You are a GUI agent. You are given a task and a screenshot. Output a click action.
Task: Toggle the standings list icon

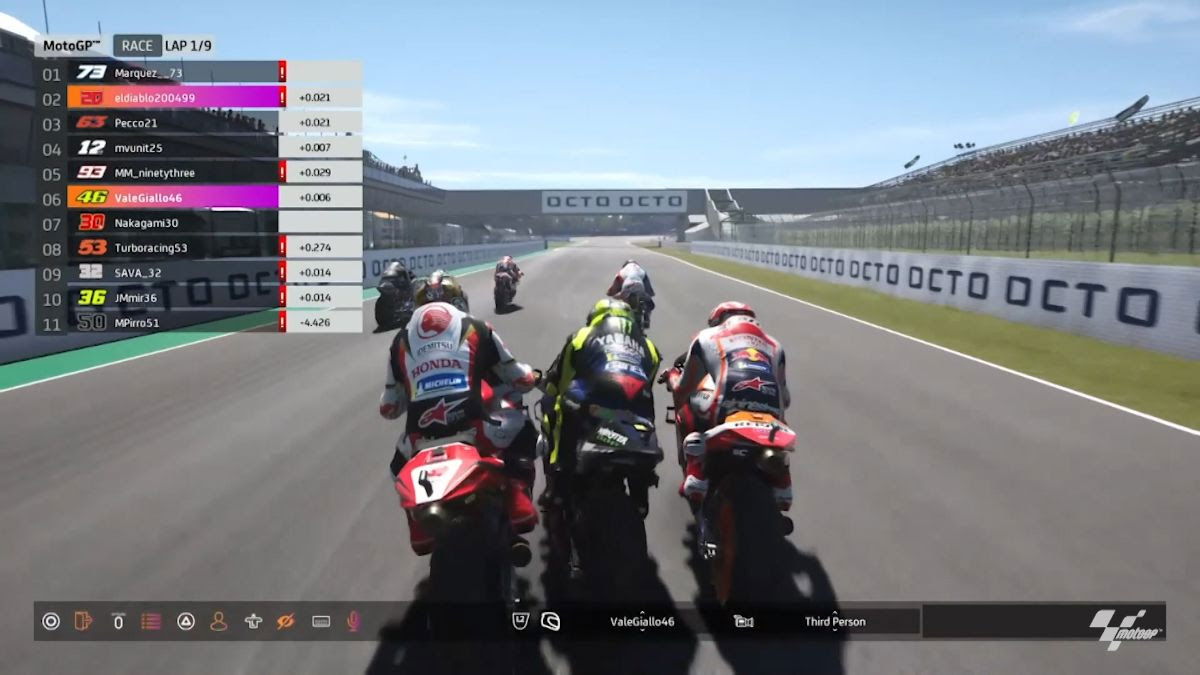151,621
